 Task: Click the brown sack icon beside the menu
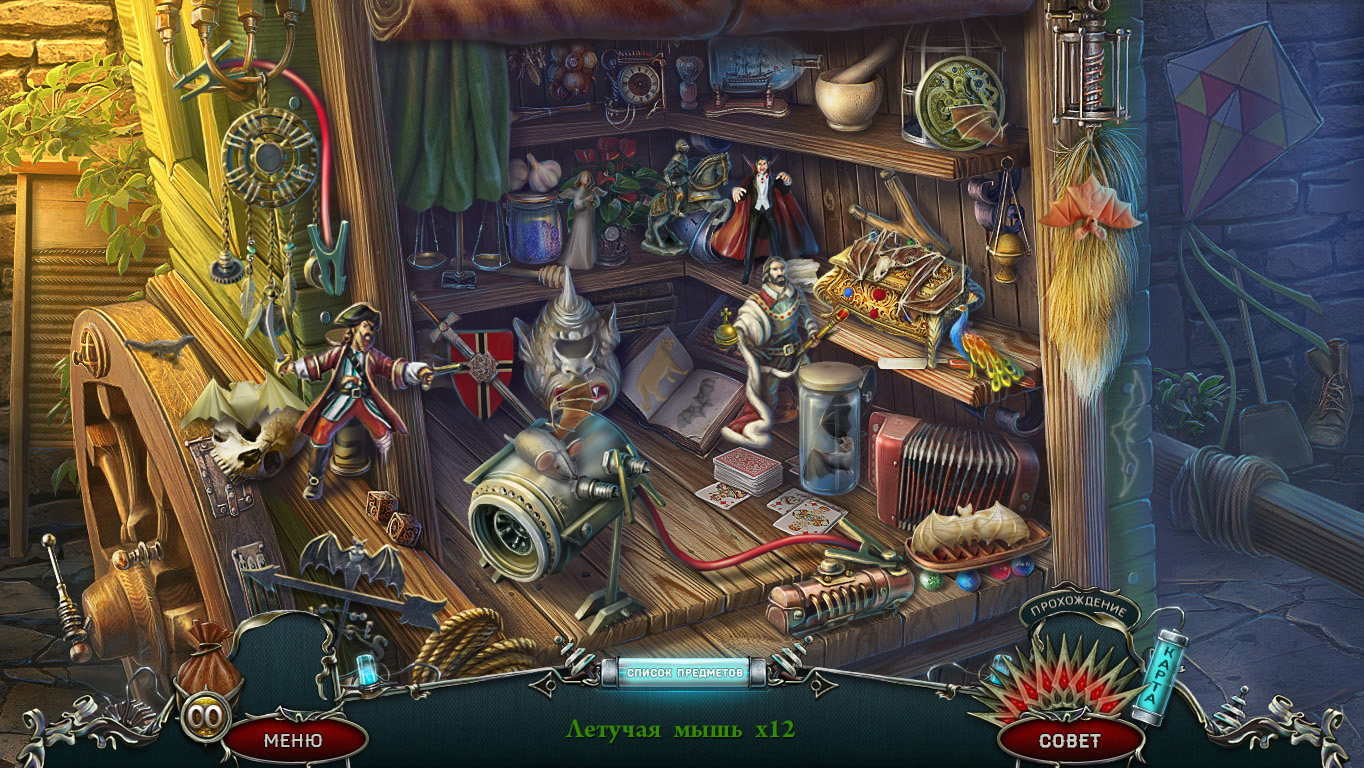(x=209, y=666)
